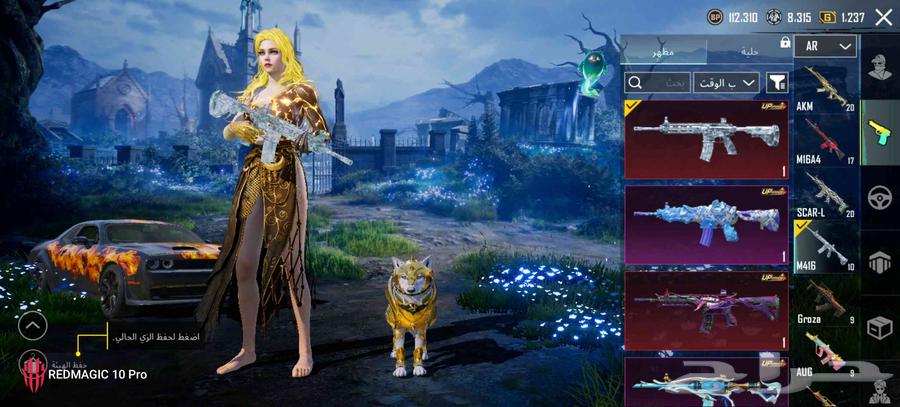
Task: Choose the Groza weapon entry
Action: click(x=825, y=302)
